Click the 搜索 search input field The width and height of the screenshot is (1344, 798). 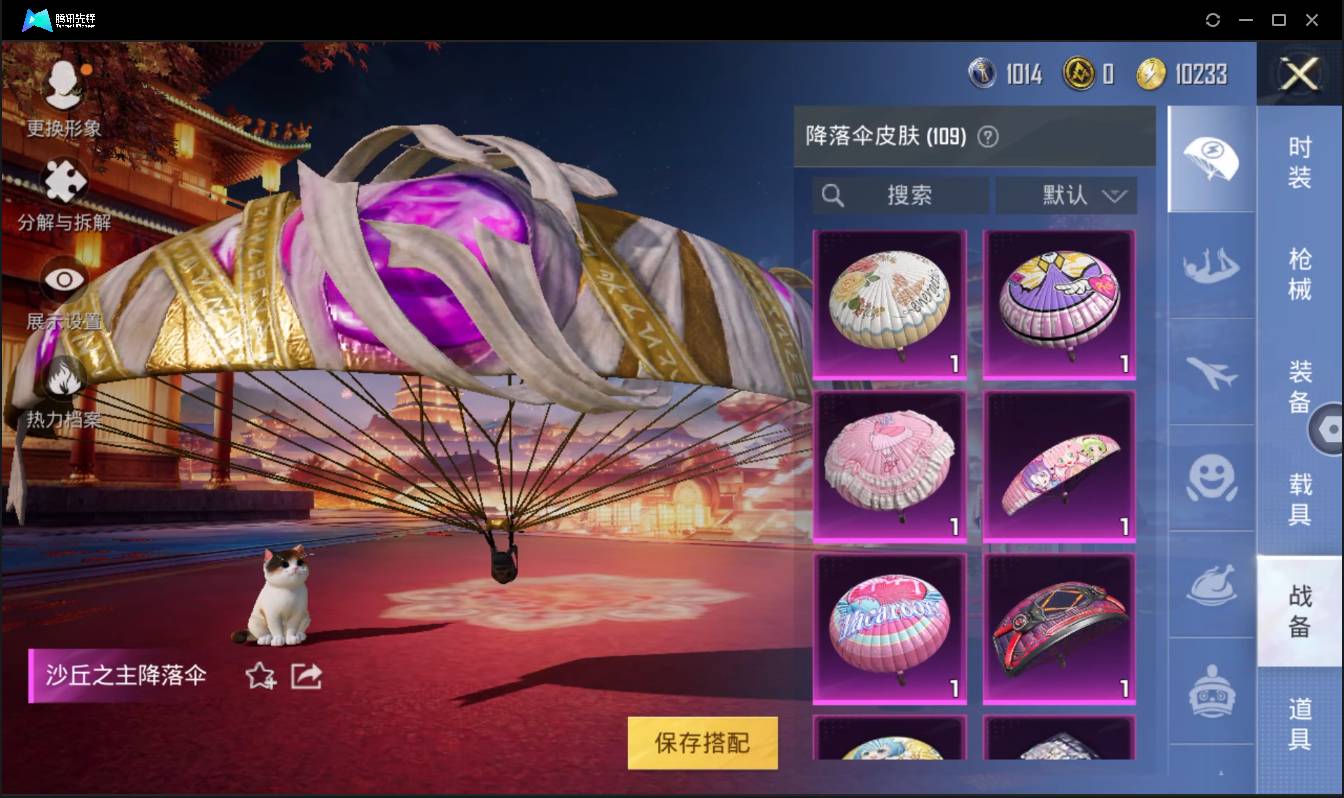point(900,196)
